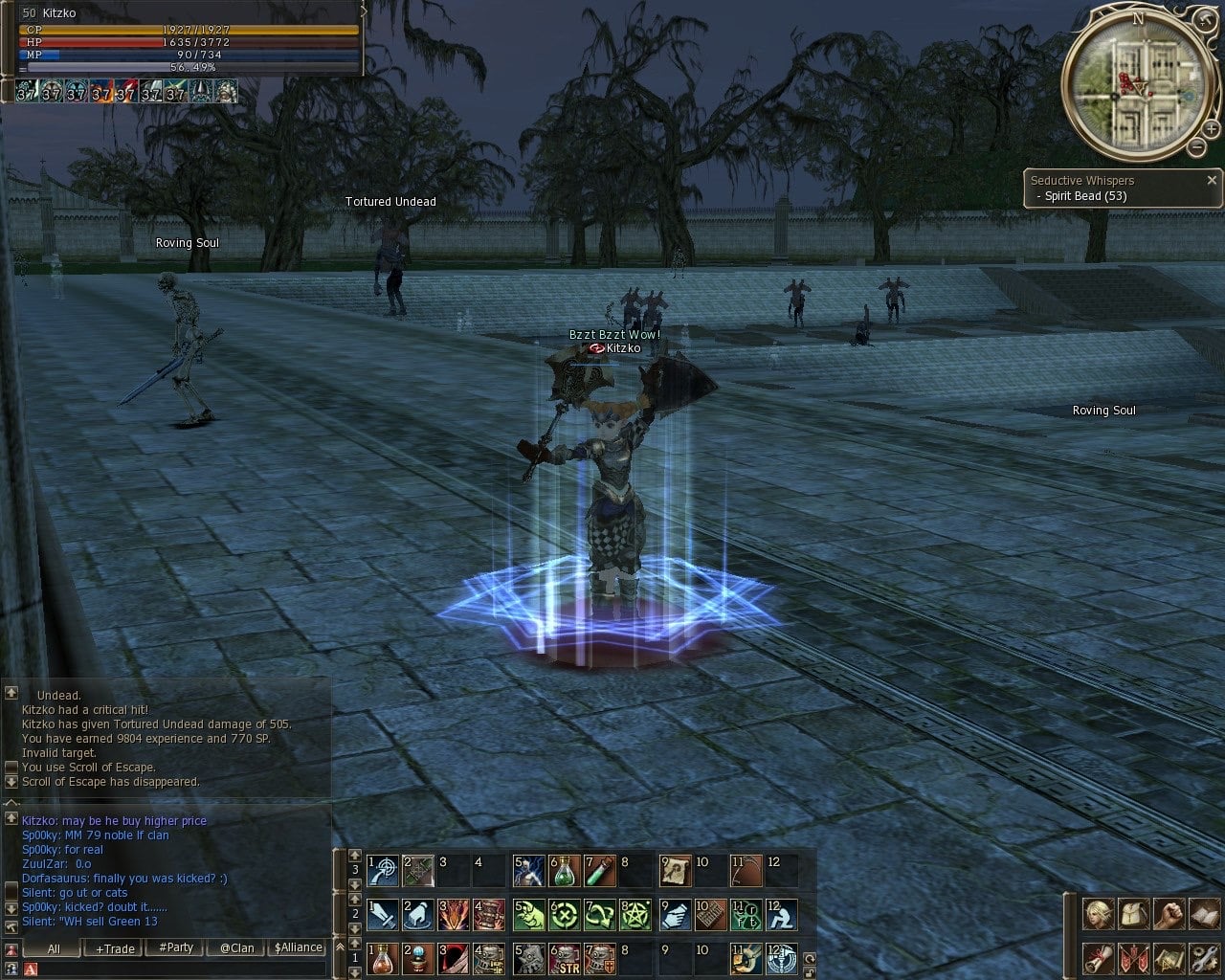Open system menu wrench and gears icon
Screen dimensions: 1225x980
coord(1203,957)
